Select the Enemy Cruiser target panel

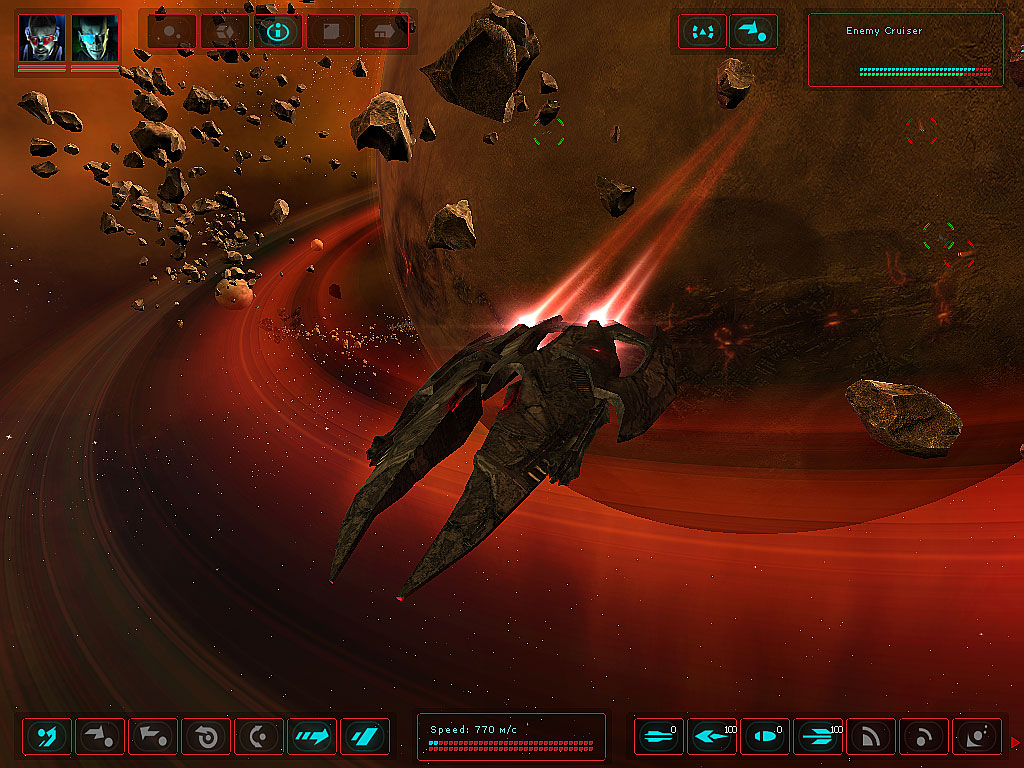pos(904,50)
